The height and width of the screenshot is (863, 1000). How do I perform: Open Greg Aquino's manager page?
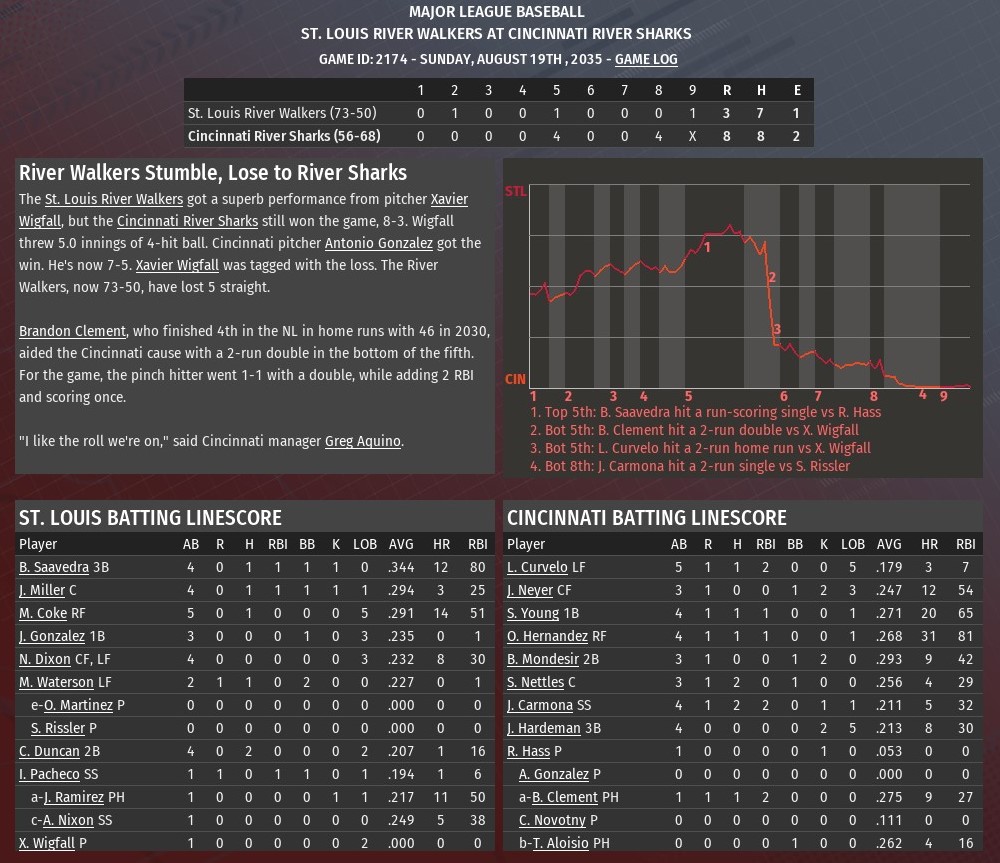click(x=363, y=441)
